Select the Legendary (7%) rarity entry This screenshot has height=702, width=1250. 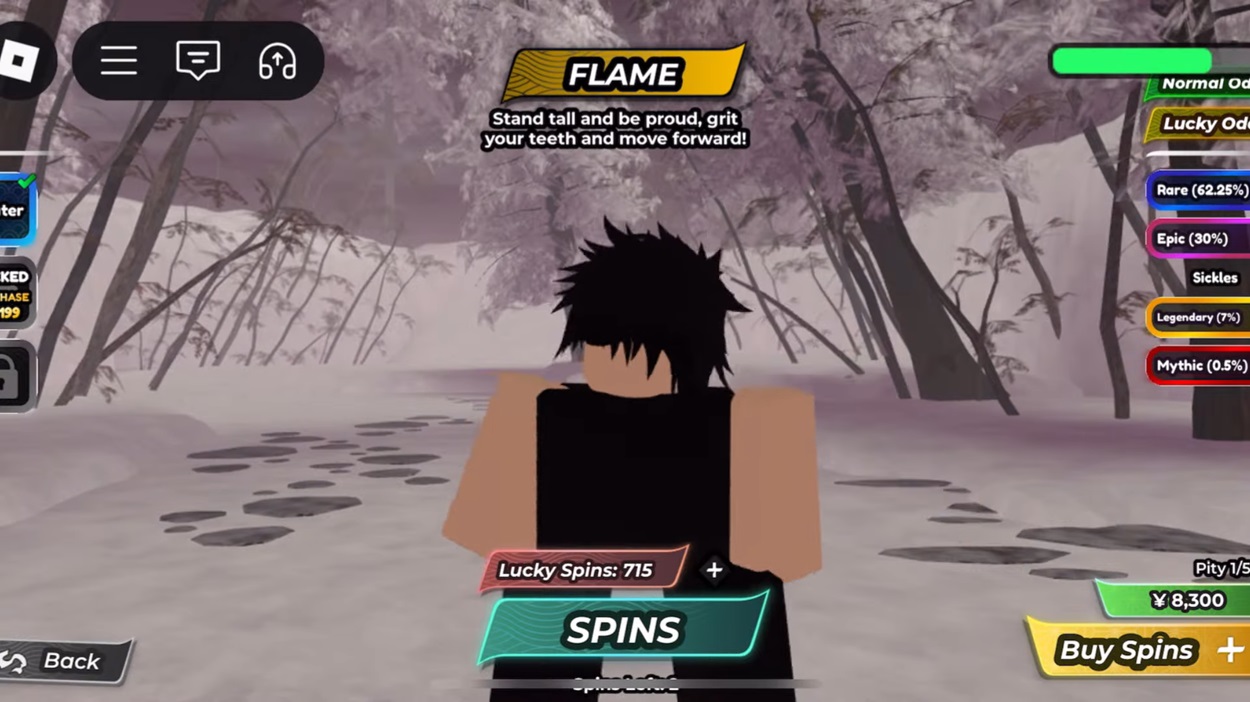(1198, 317)
